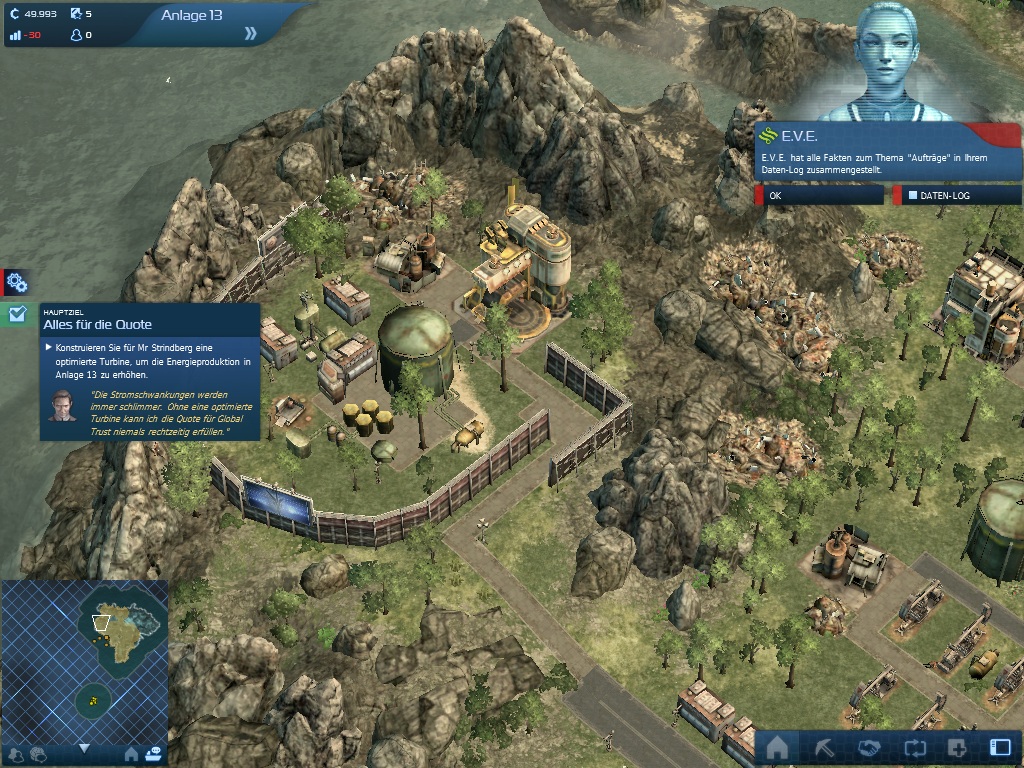Select the main objective "Alles für die Quote"
This screenshot has width=1024, height=768.
coord(97,325)
